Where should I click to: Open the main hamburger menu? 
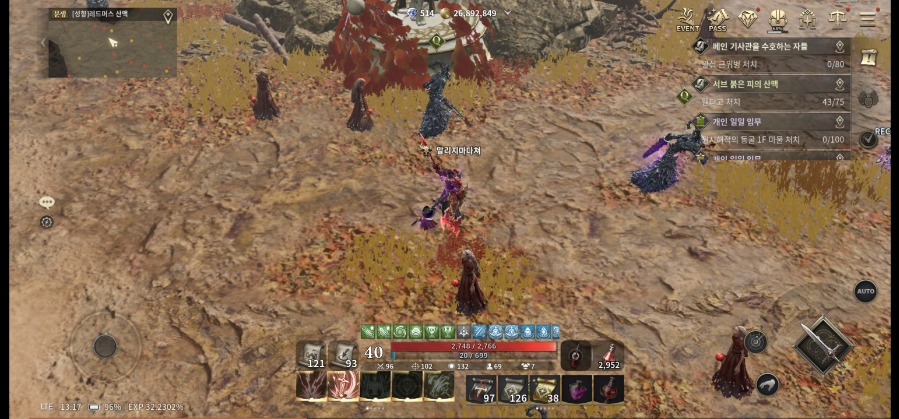[x=868, y=19]
